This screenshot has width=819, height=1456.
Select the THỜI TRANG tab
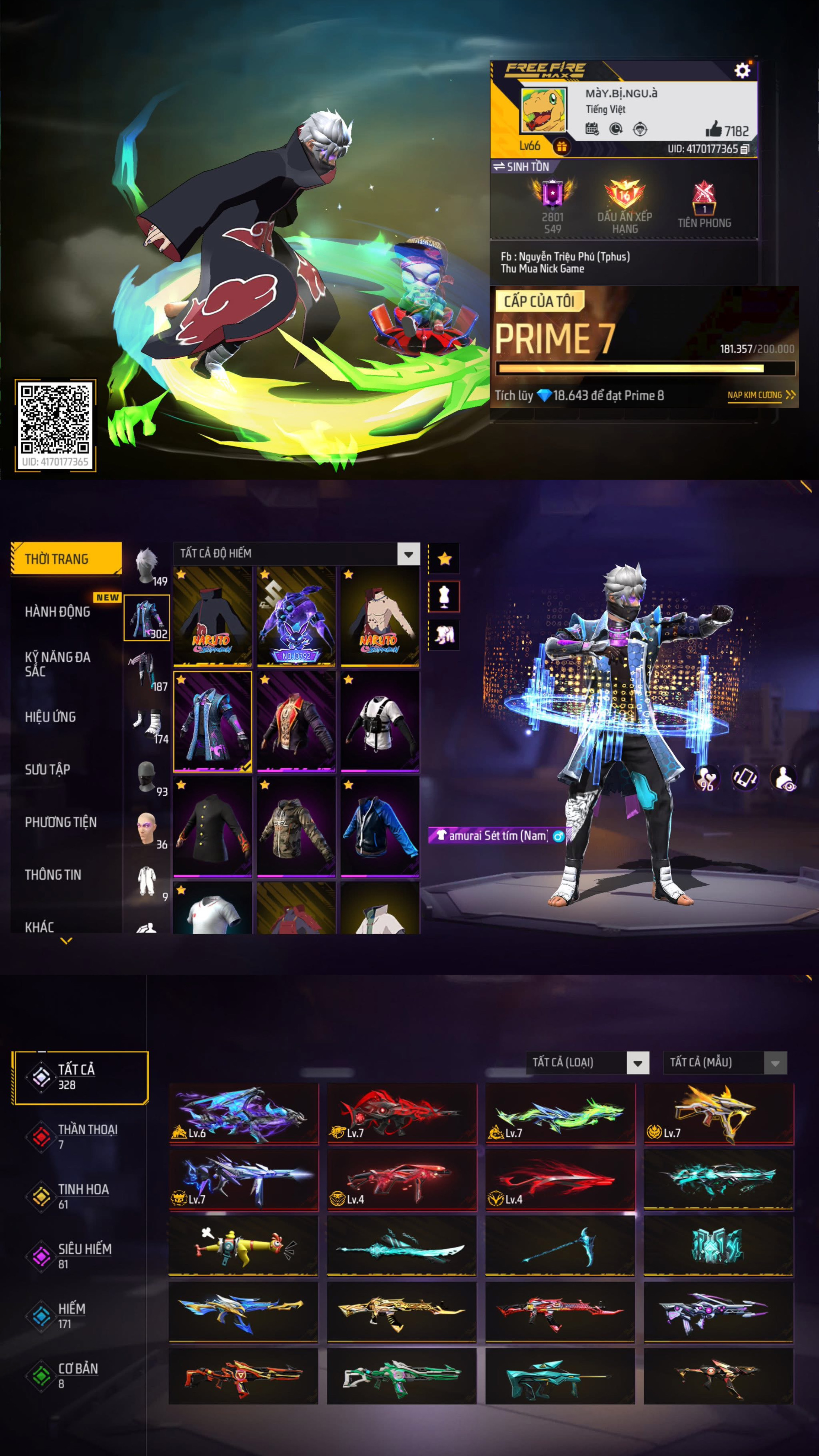pyautogui.click(x=65, y=559)
